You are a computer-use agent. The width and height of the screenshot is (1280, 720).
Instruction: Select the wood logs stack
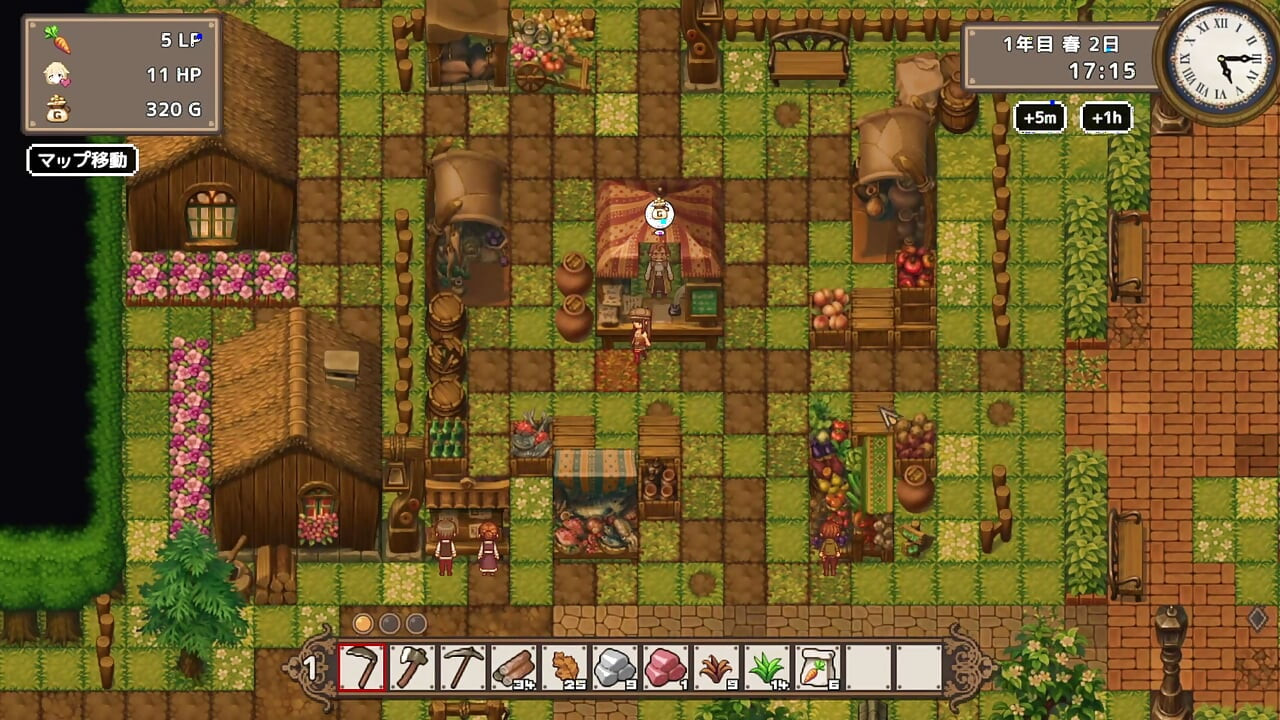(514, 667)
